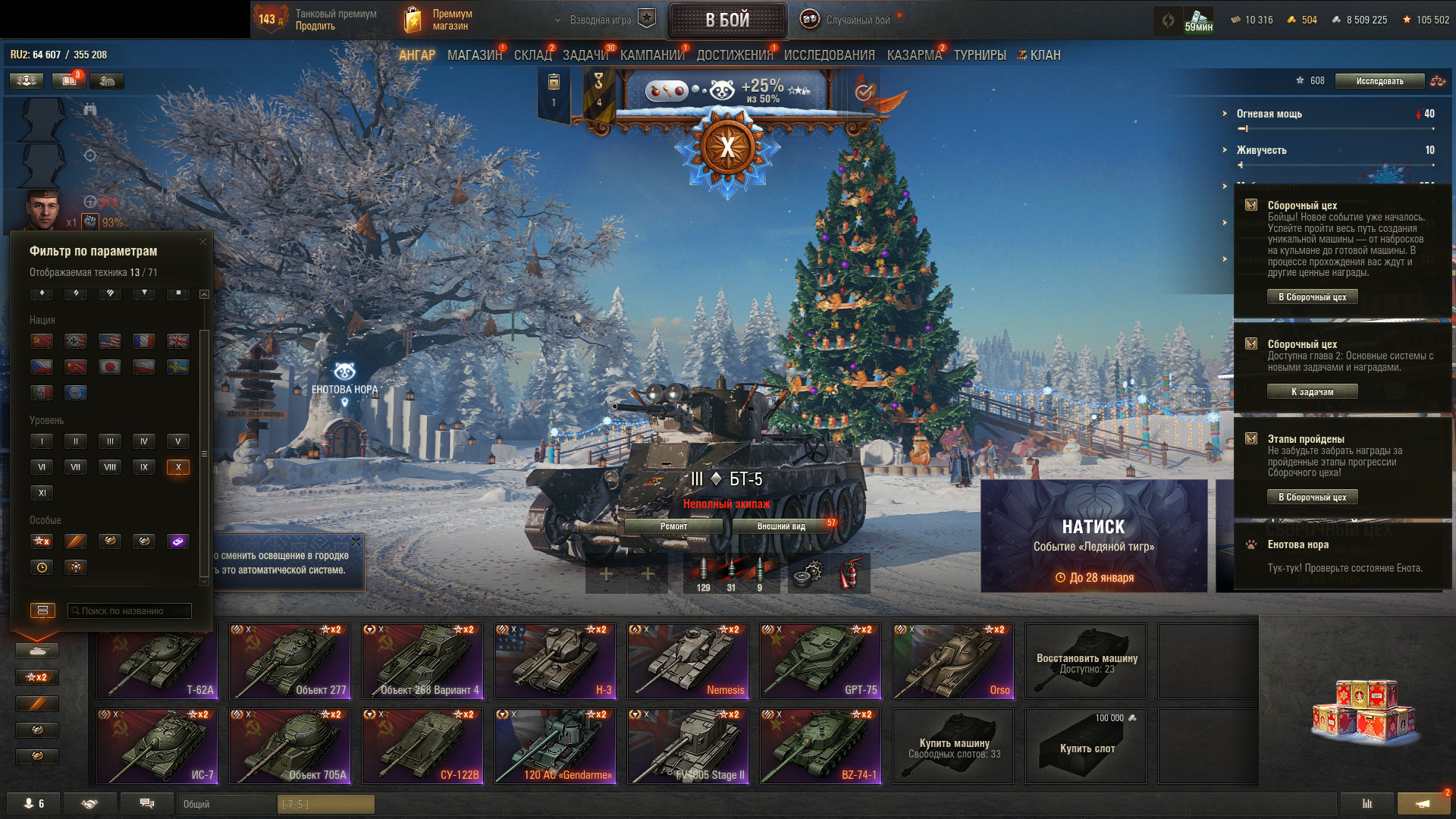Open the Премиум магазин
The height and width of the screenshot is (819, 1456).
438,20
